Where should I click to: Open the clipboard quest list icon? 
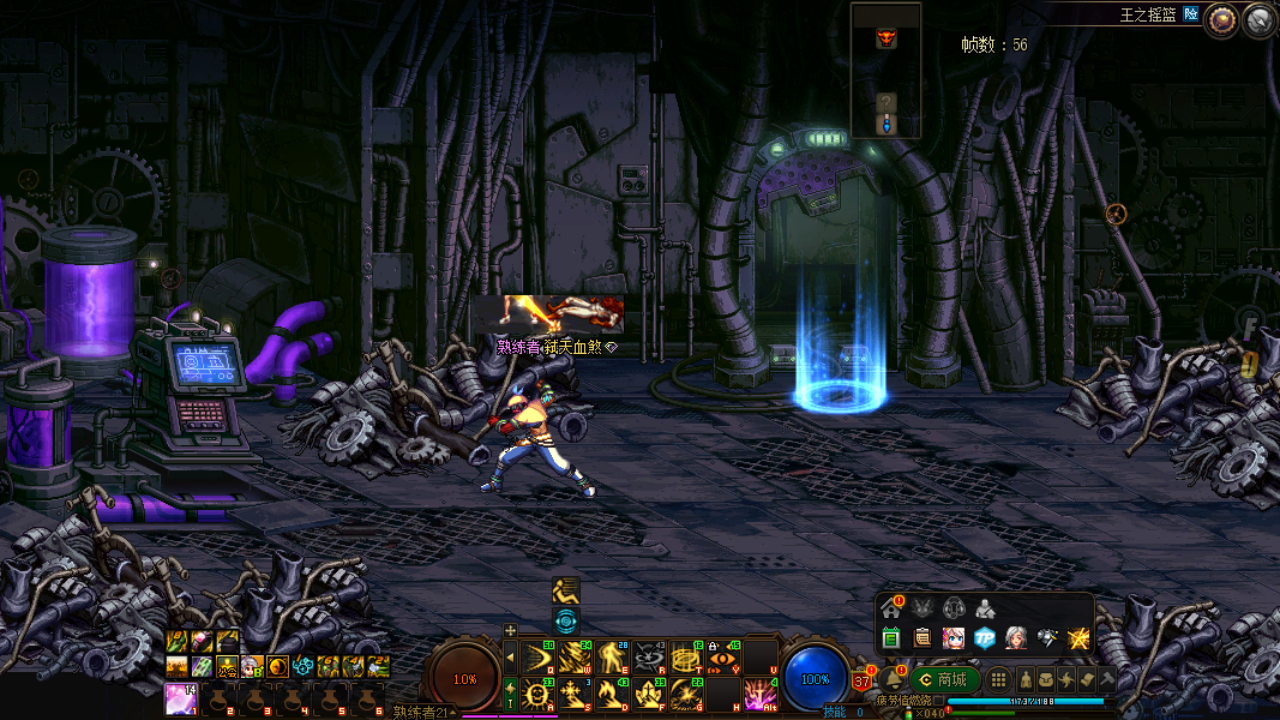point(922,638)
